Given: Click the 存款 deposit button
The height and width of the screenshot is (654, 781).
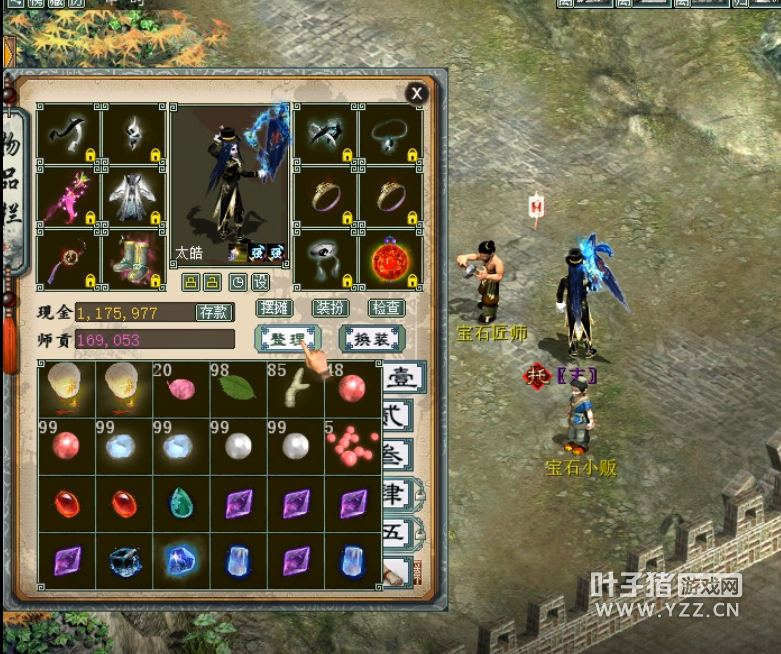Looking at the screenshot, I should (212, 312).
